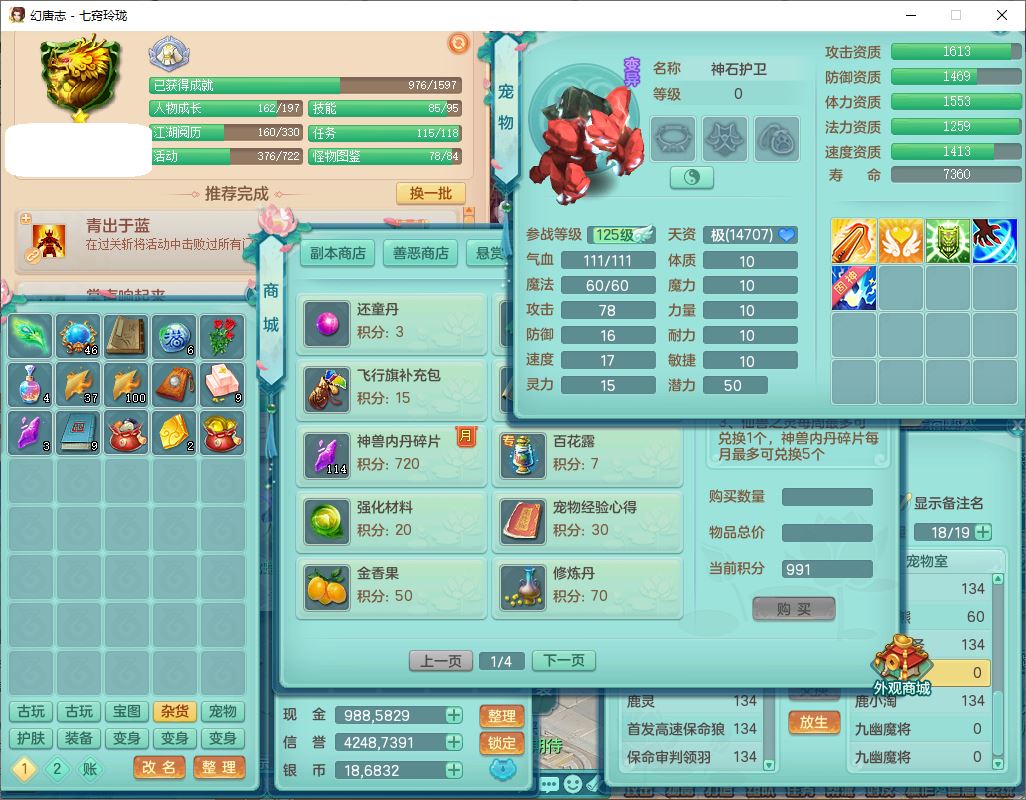The height and width of the screenshot is (800, 1026).
Task: Click the 换一批 refresh button
Action: (430, 193)
